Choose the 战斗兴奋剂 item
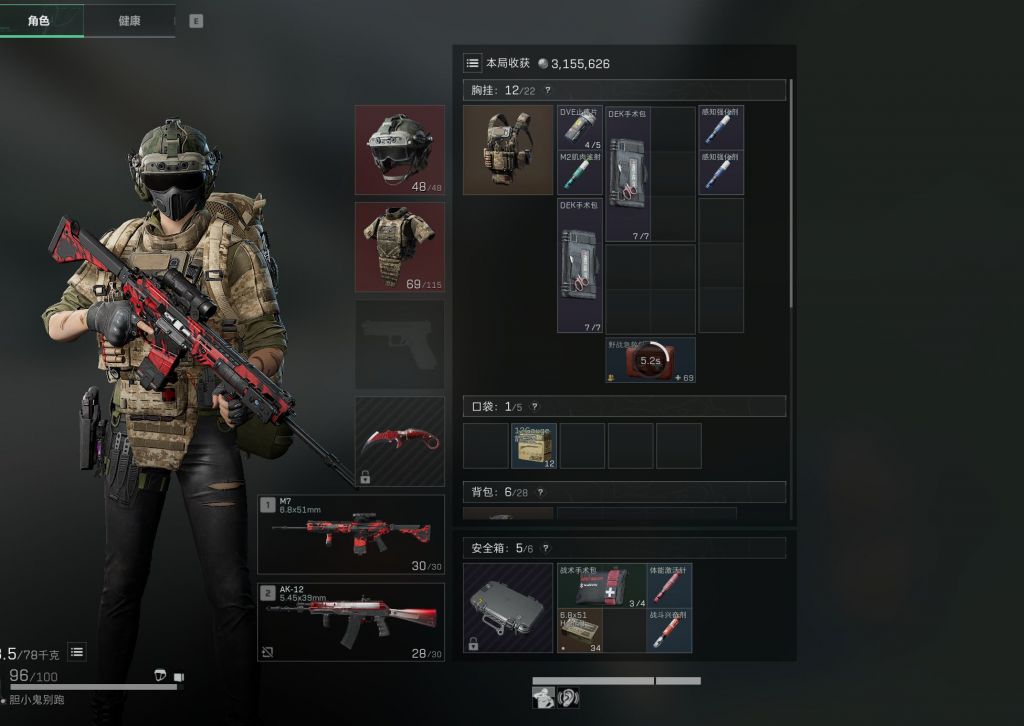Viewport: 1024px width, 726px height. (x=669, y=631)
